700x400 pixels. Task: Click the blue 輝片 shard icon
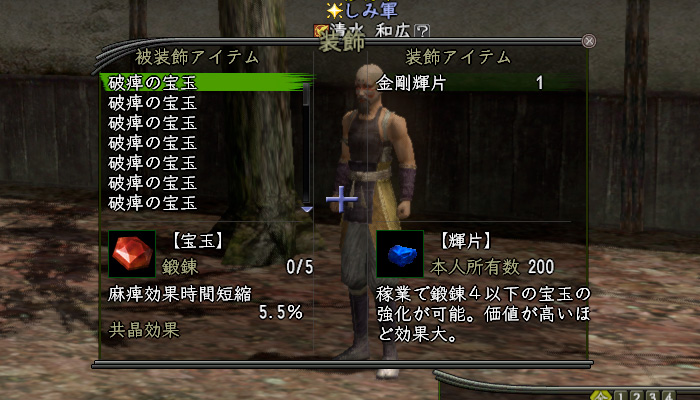coord(398,255)
